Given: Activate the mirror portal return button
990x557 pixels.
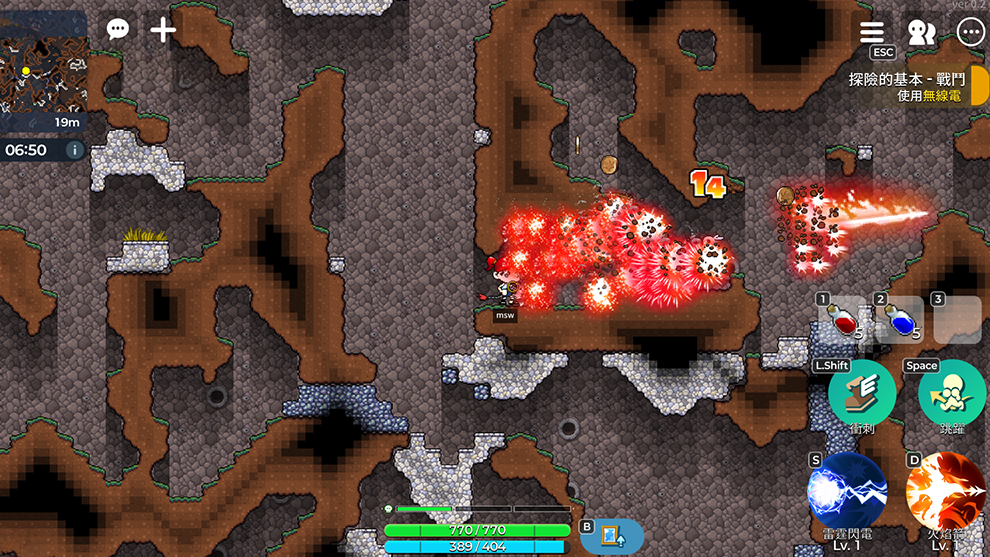Looking at the screenshot, I should (x=610, y=537).
